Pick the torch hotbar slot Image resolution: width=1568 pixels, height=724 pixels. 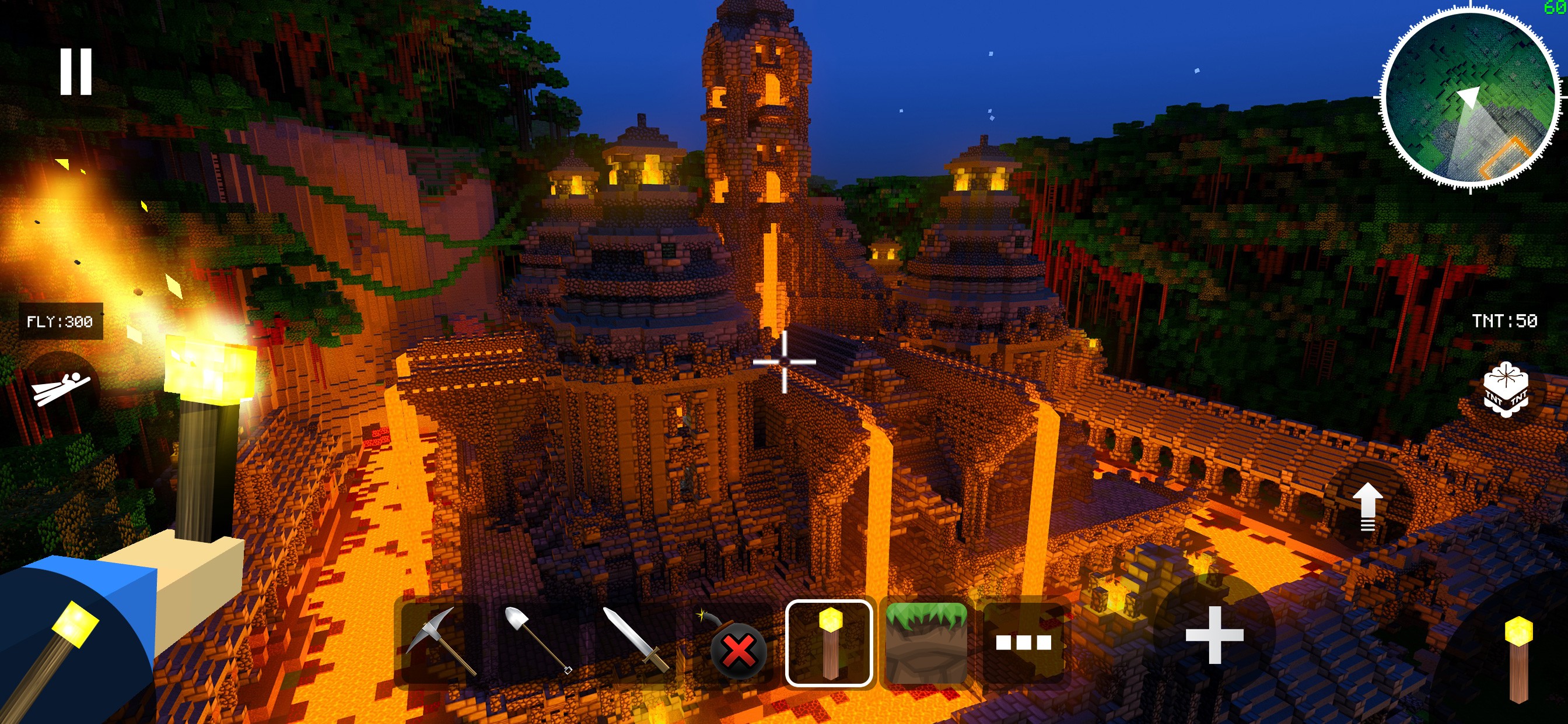(829, 643)
